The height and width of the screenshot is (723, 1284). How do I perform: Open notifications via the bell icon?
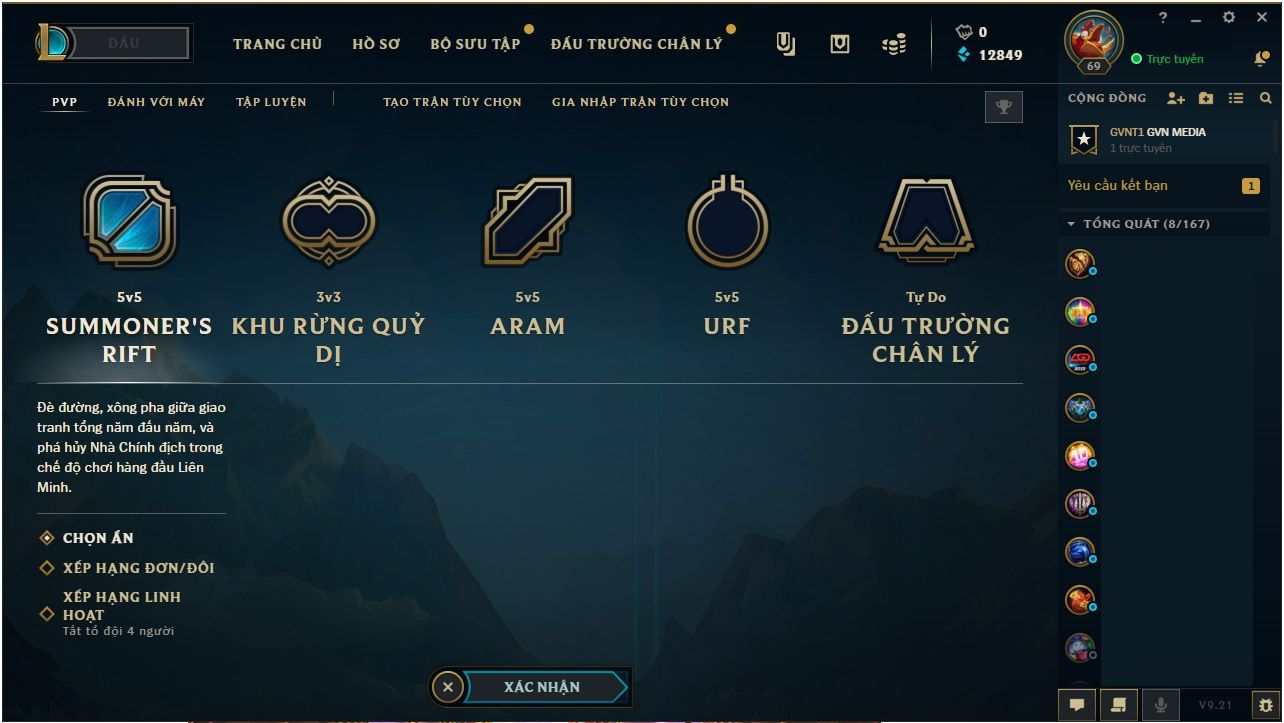(1261, 60)
